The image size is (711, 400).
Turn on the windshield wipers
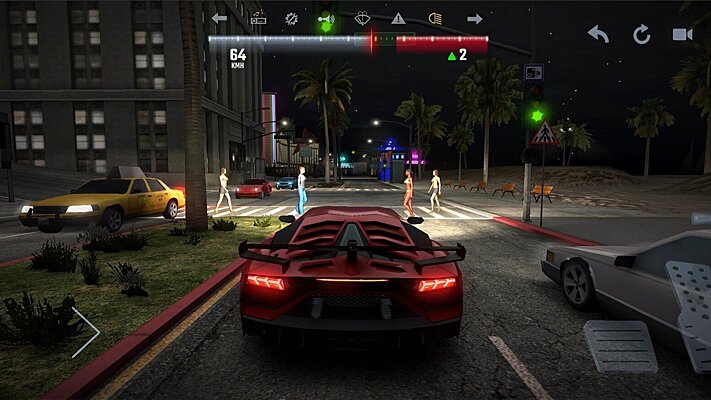tap(362, 18)
